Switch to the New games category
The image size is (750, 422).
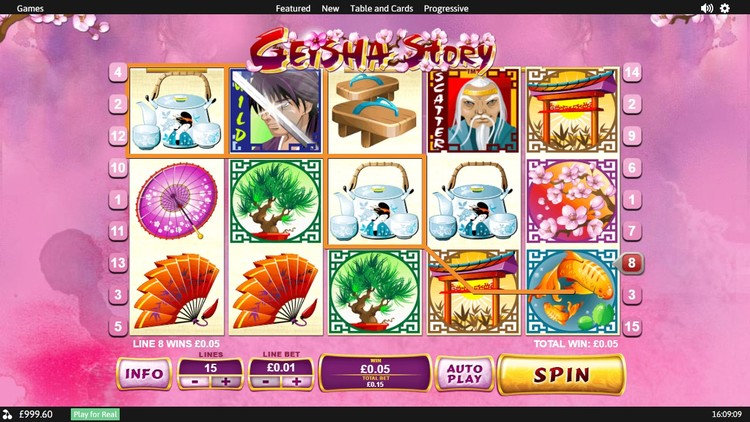330,8
